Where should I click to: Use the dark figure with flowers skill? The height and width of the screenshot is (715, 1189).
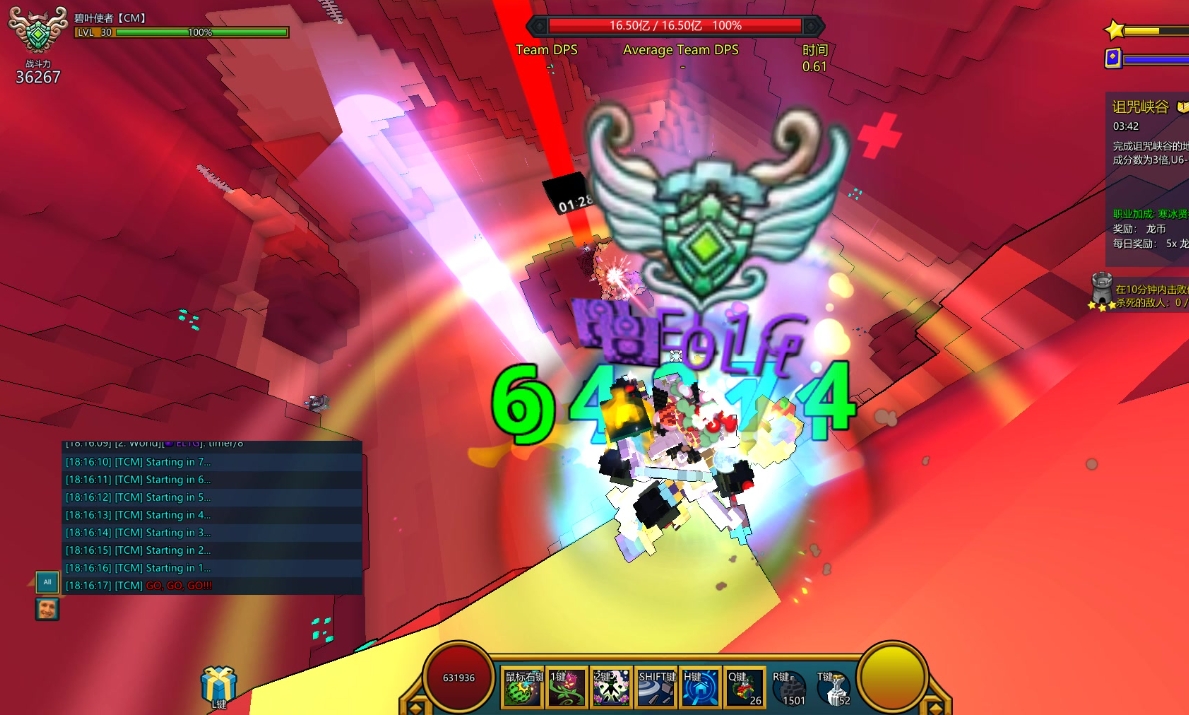[x=610, y=689]
